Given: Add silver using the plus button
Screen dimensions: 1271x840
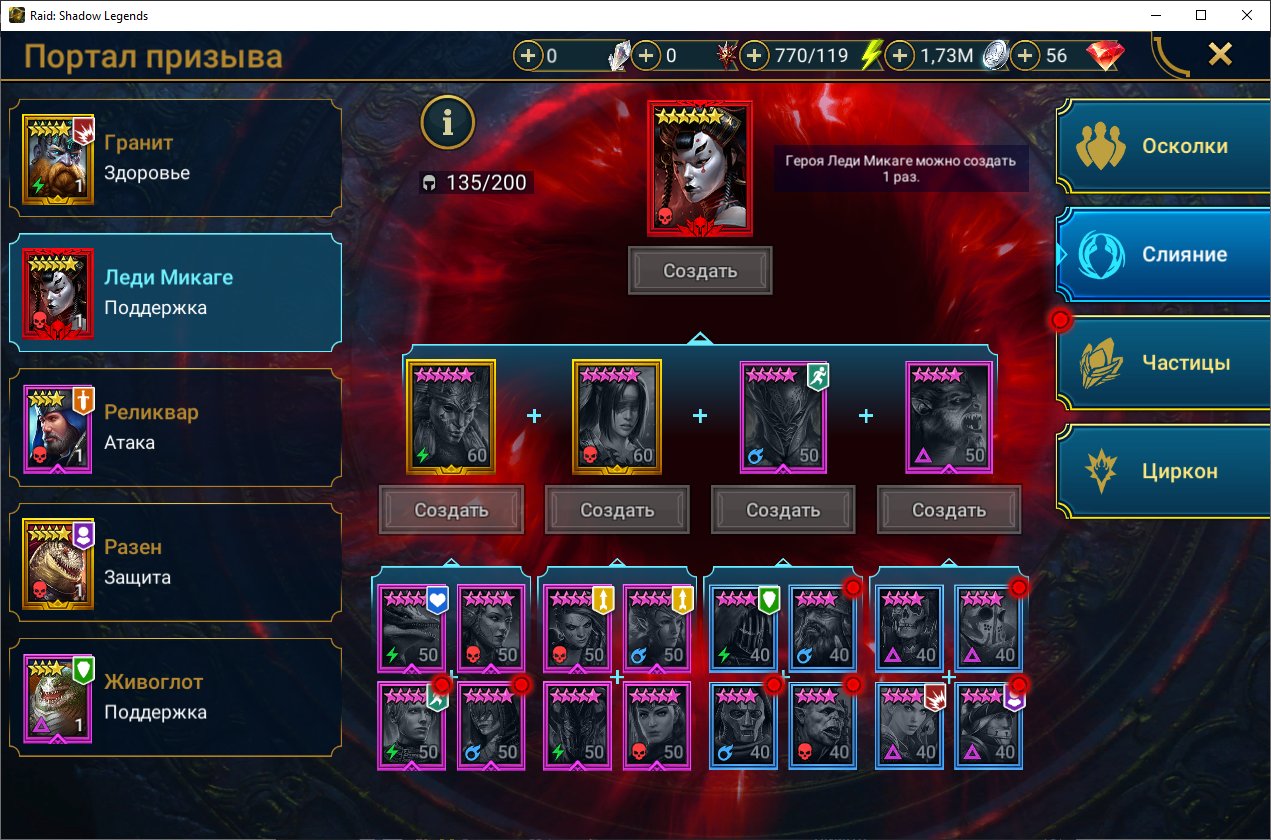Looking at the screenshot, I should pos(900,56).
